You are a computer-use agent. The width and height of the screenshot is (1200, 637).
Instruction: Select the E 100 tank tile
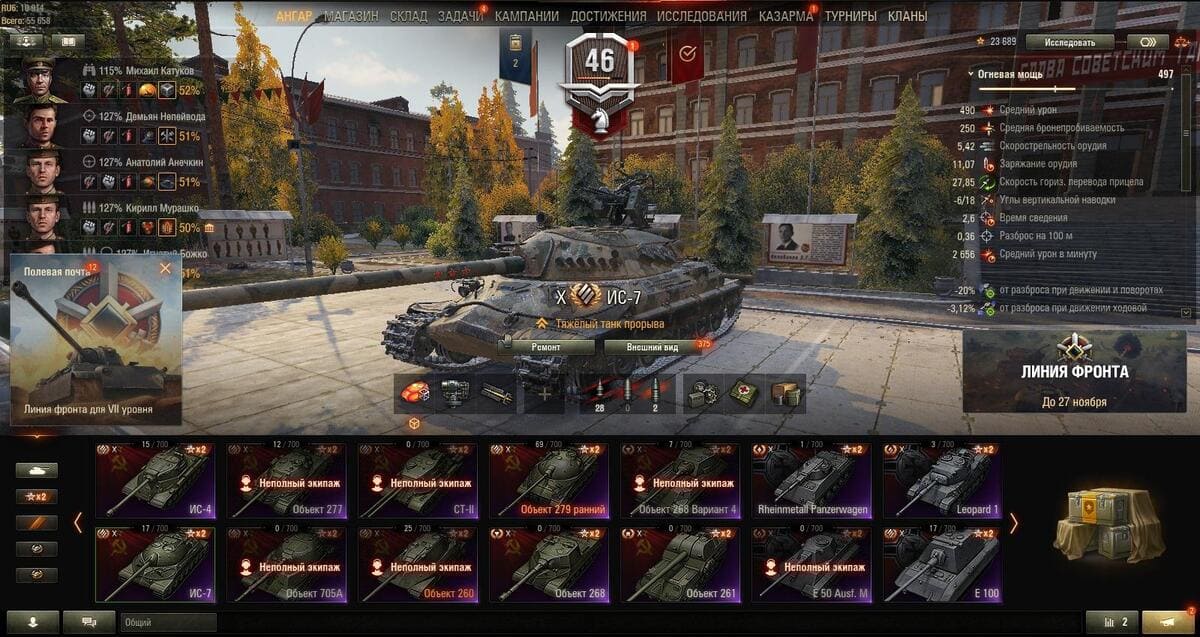click(x=941, y=564)
